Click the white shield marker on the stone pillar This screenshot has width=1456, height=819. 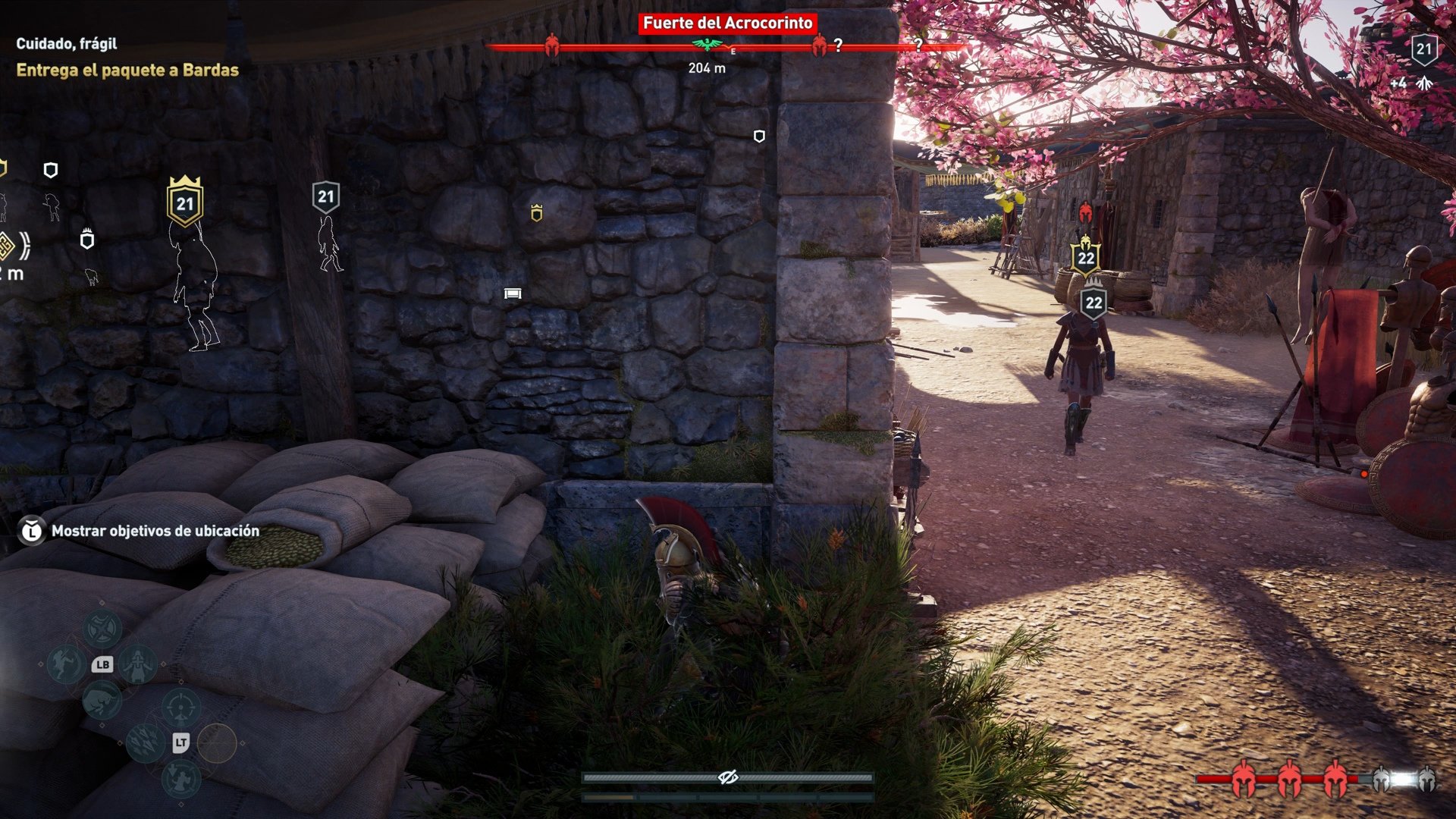point(758,136)
